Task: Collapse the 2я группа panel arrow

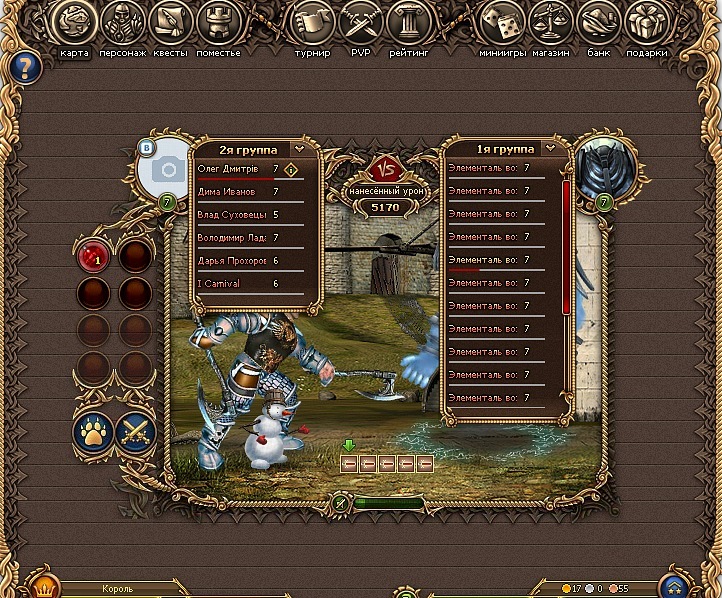Action: 299,148
